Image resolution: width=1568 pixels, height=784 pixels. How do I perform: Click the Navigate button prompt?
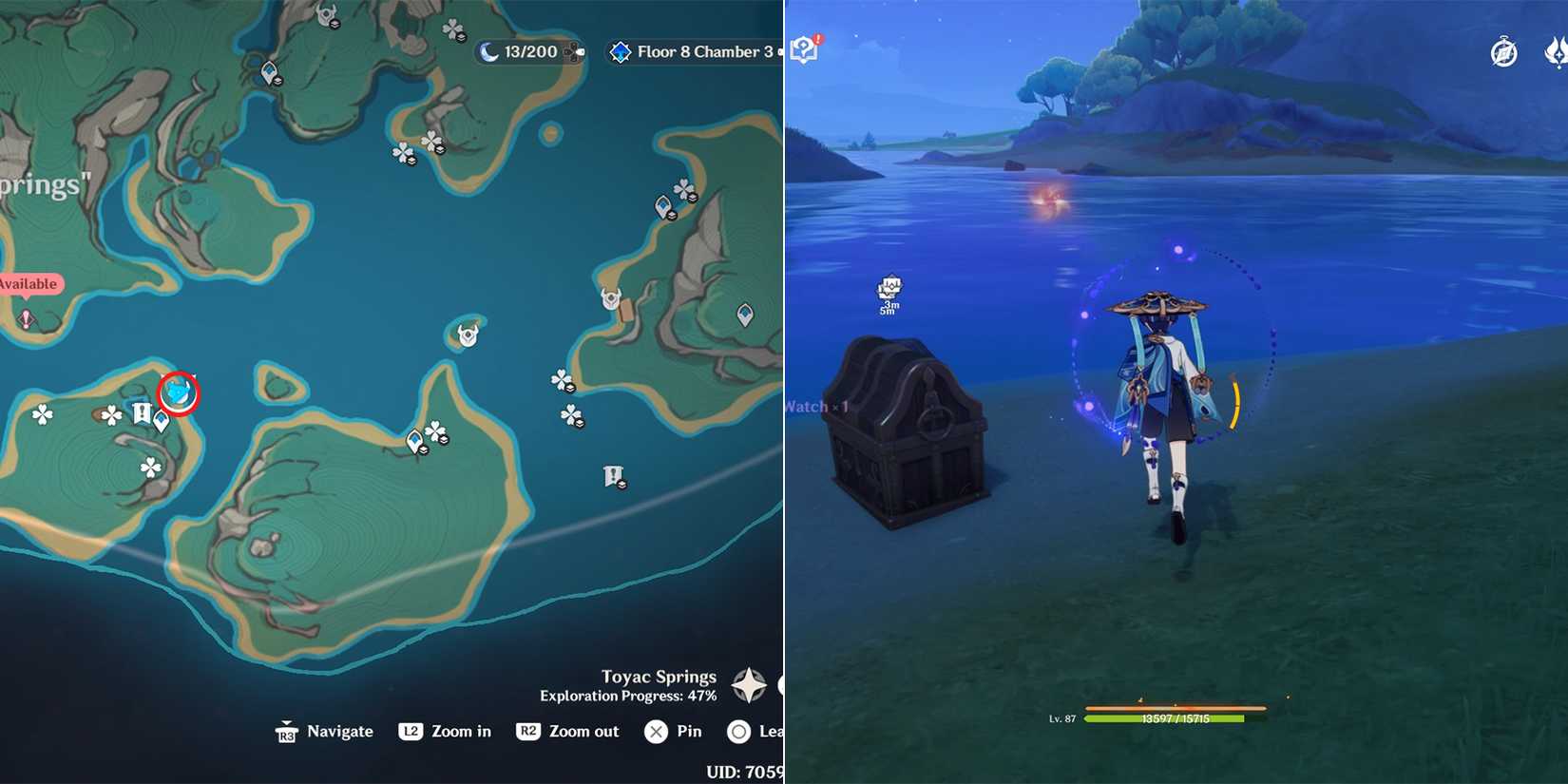click(x=325, y=732)
